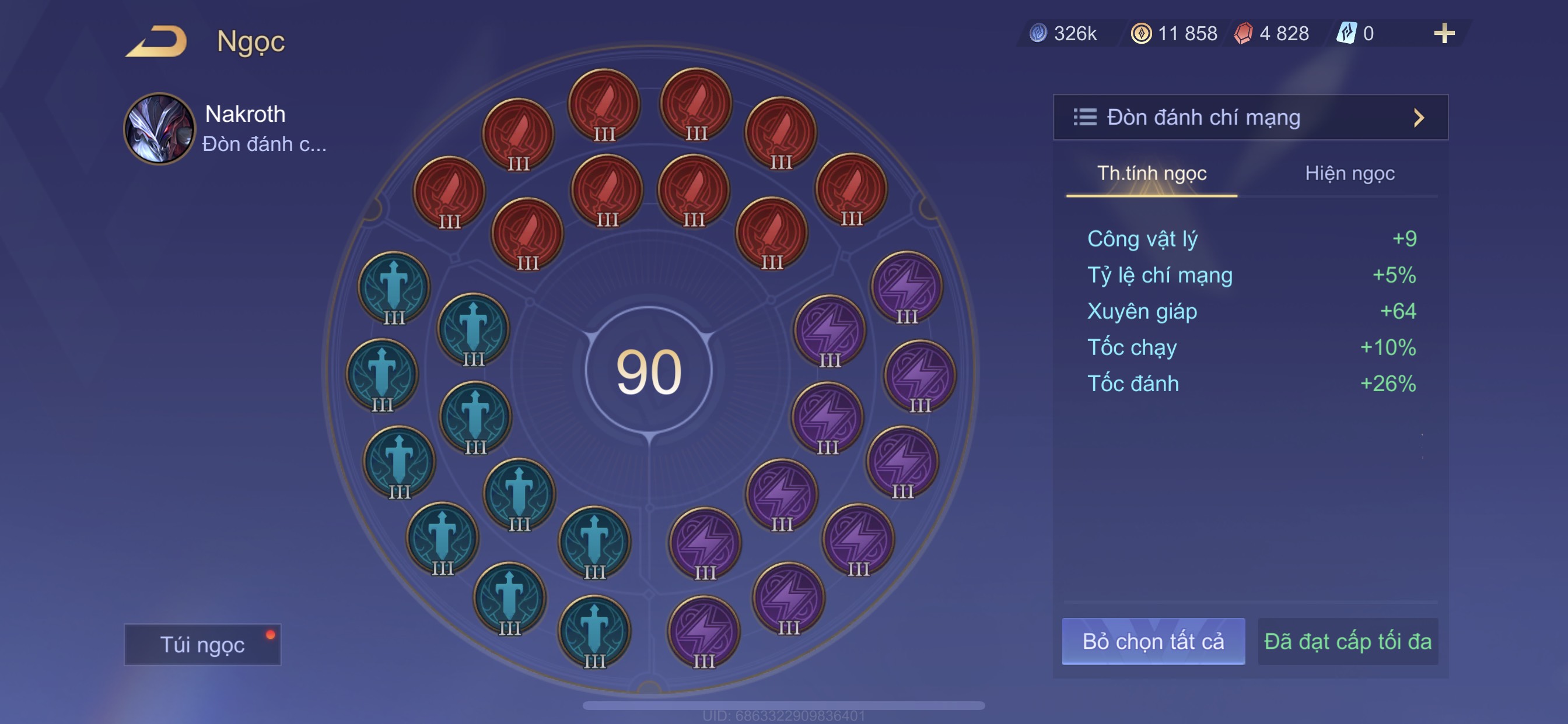The height and width of the screenshot is (724, 1568).
Task: Tap the red ruby currency icon
Action: [x=1243, y=33]
